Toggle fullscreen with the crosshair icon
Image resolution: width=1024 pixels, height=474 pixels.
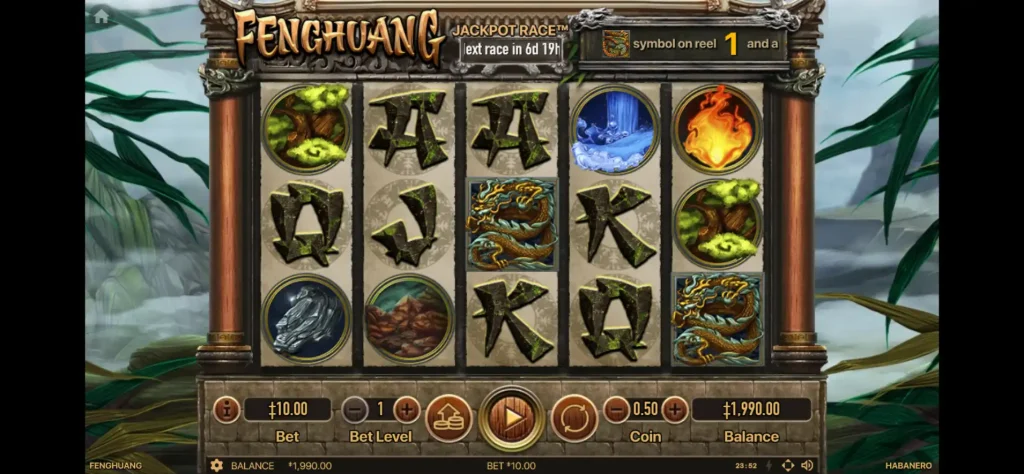click(x=787, y=466)
